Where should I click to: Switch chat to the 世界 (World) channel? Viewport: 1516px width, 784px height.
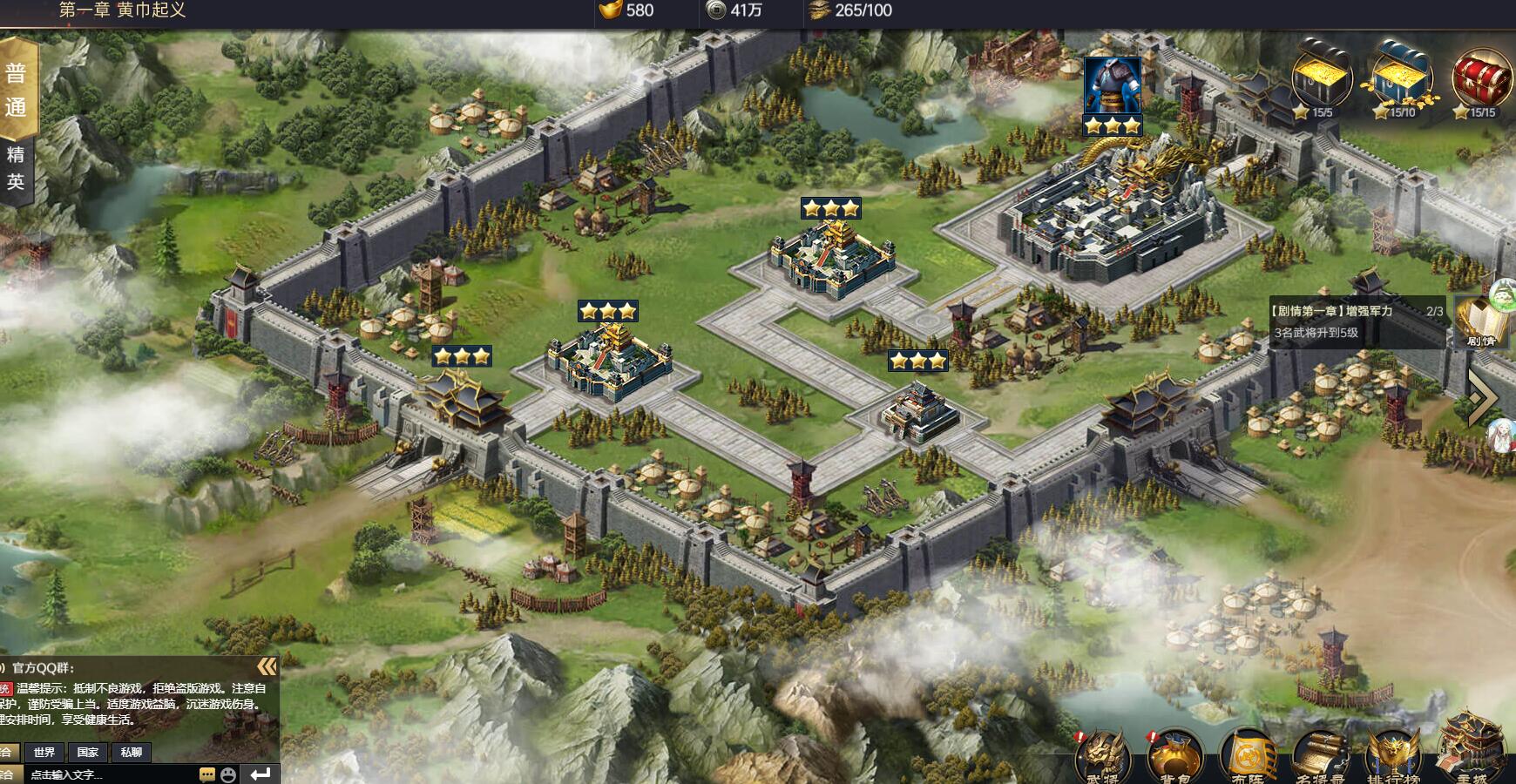[44, 752]
